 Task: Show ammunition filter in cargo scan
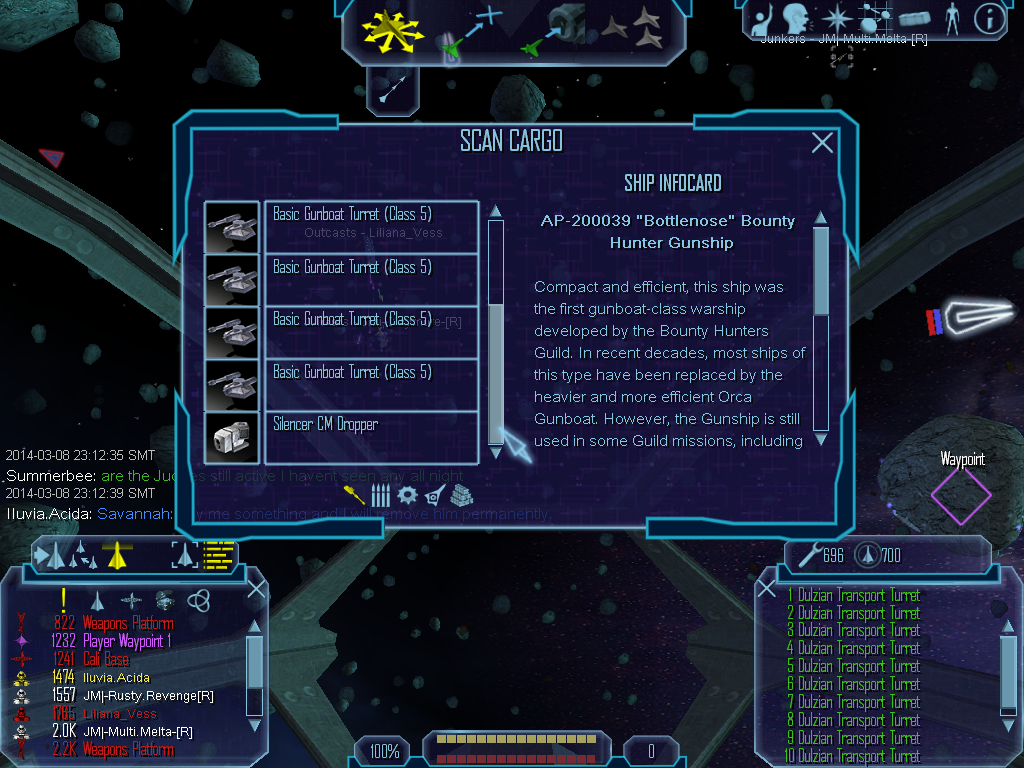point(380,495)
